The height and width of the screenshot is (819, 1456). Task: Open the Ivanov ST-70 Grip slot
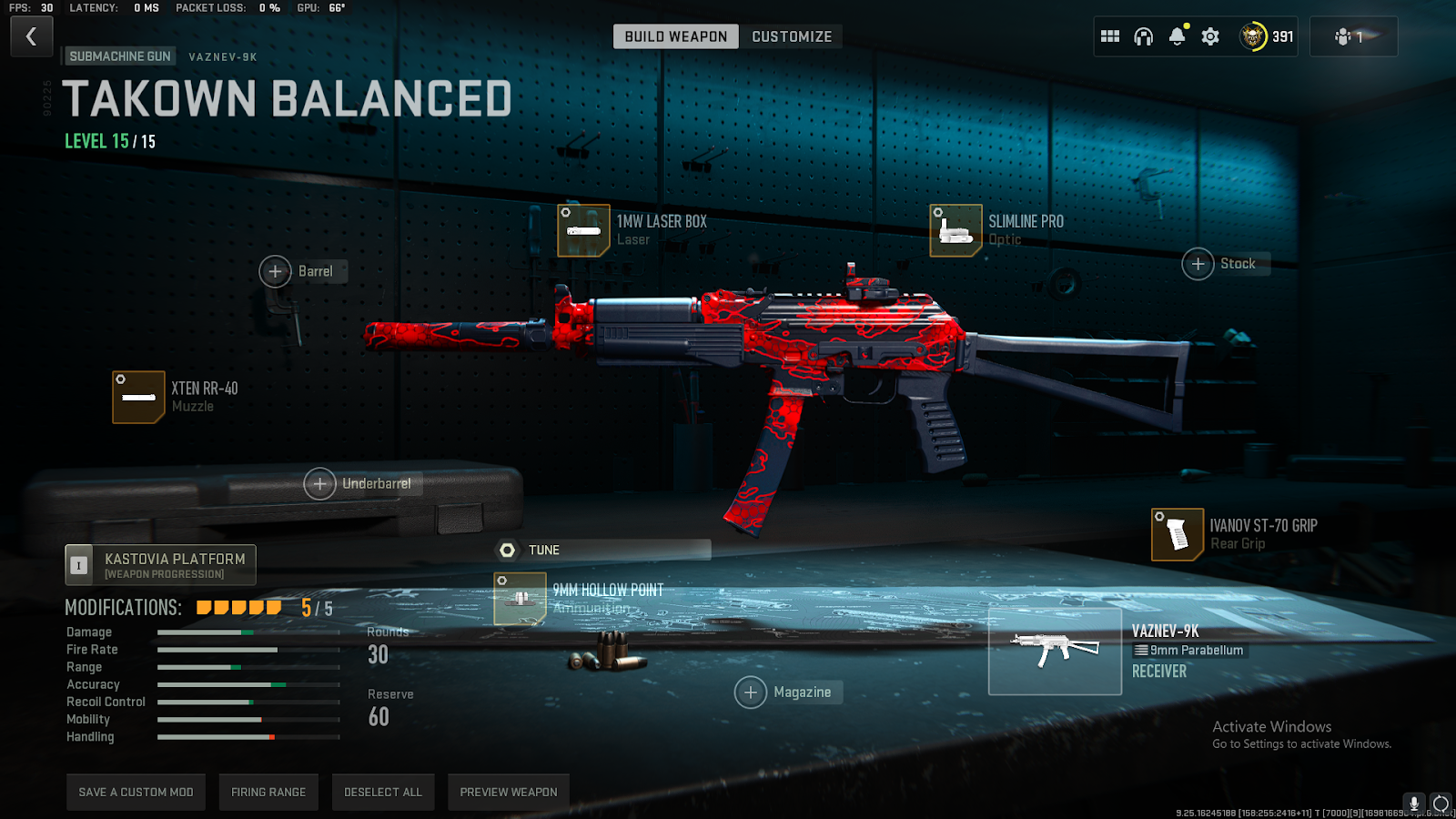tap(1178, 534)
